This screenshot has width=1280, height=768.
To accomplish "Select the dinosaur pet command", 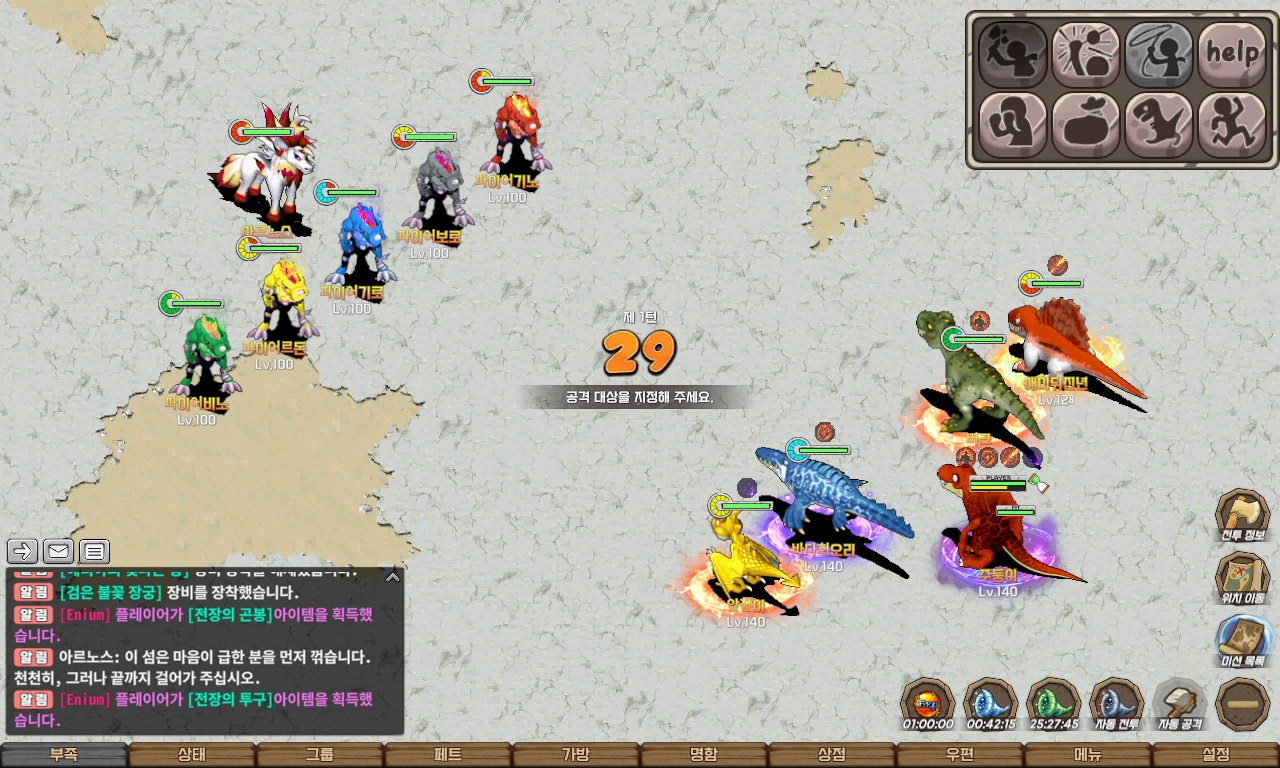I will (1159, 125).
